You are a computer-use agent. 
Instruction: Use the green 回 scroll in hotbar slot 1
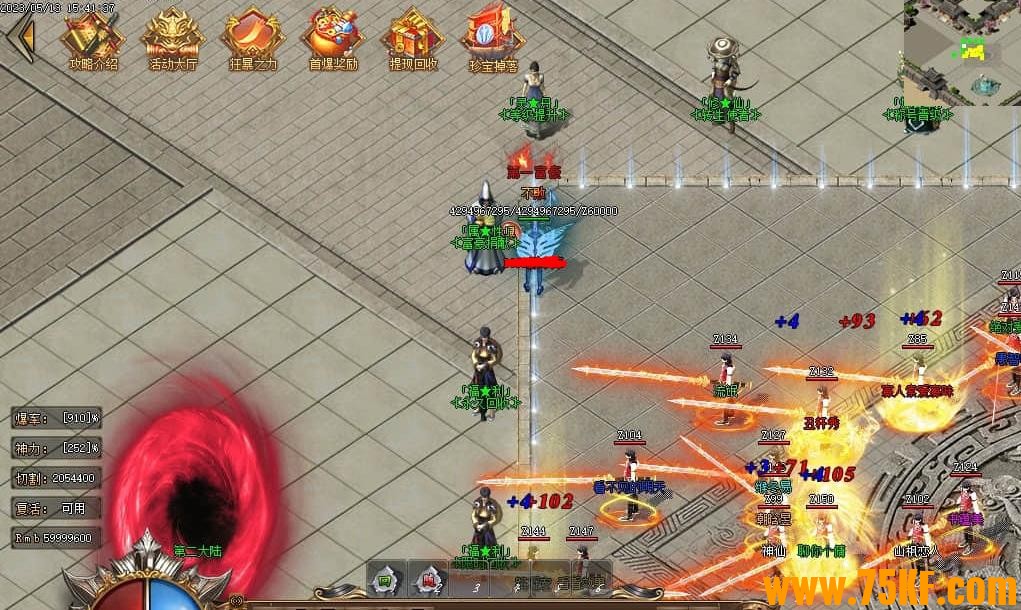click(384, 580)
